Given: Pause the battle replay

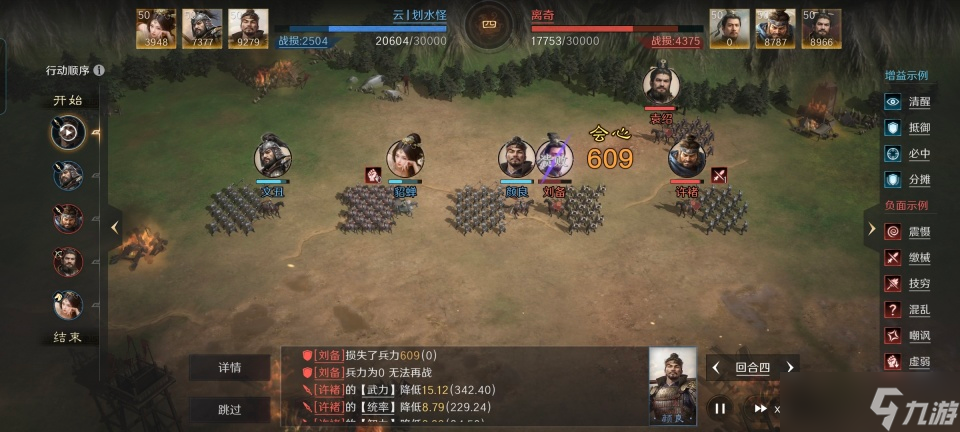Looking at the screenshot, I should [719, 408].
